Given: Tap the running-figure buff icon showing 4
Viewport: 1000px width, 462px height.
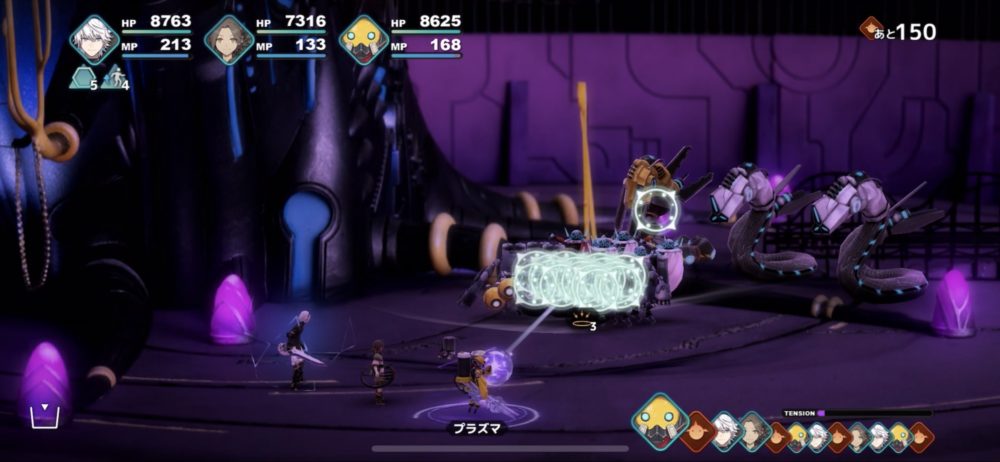Looking at the screenshot, I should (115, 78).
